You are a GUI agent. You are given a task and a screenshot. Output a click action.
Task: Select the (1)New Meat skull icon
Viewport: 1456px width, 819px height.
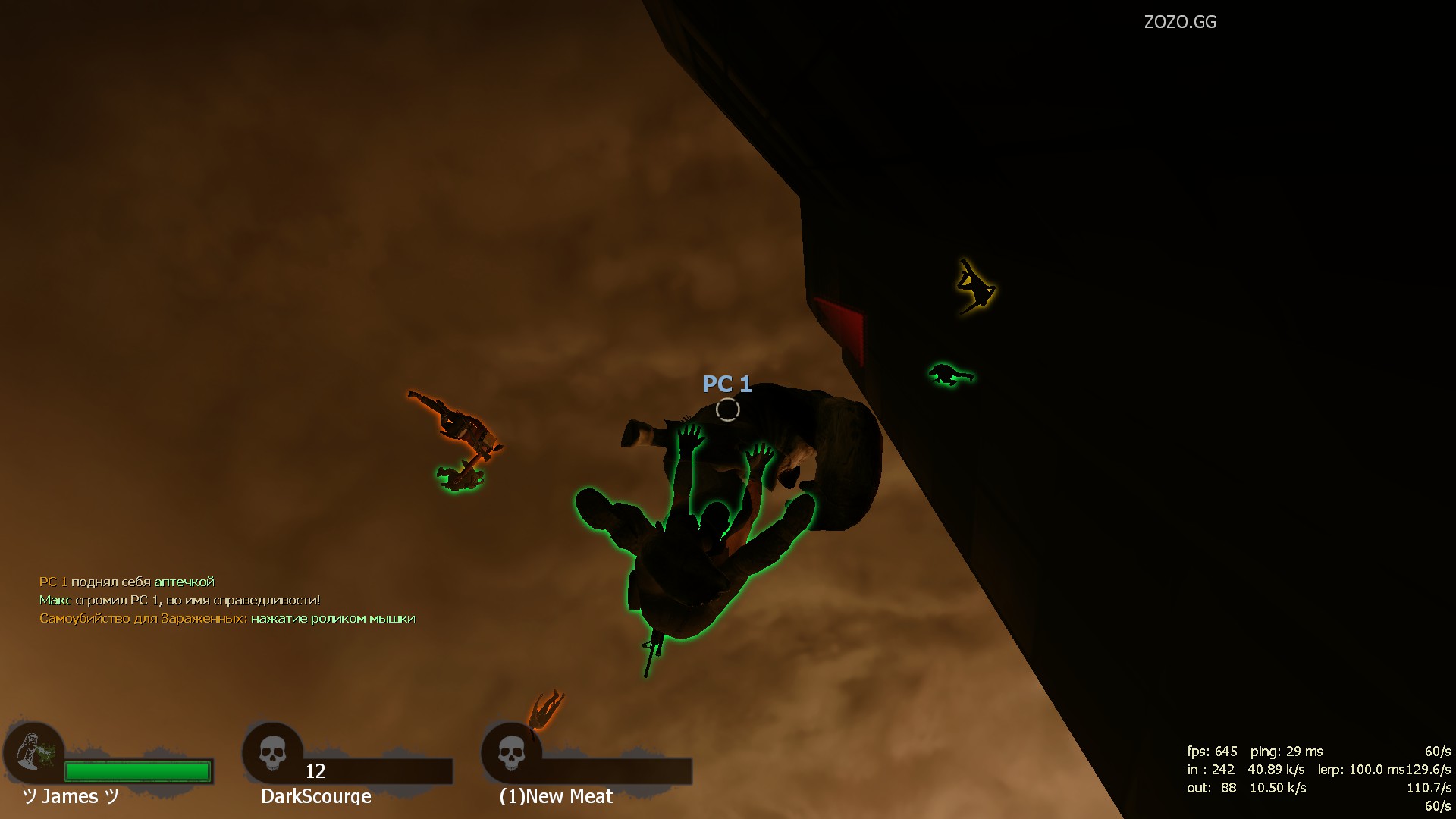click(x=511, y=754)
